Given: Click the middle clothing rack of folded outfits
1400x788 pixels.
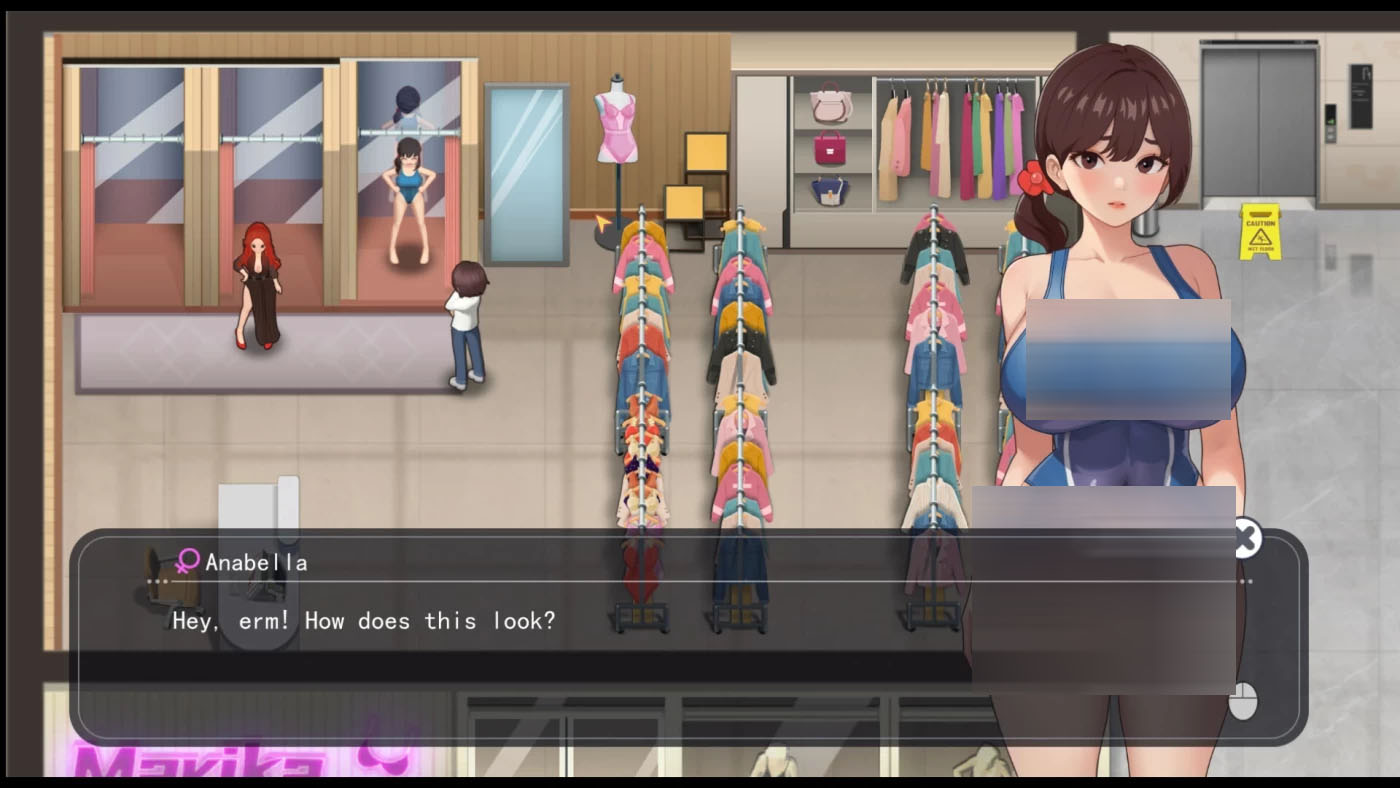Looking at the screenshot, I should (x=740, y=400).
